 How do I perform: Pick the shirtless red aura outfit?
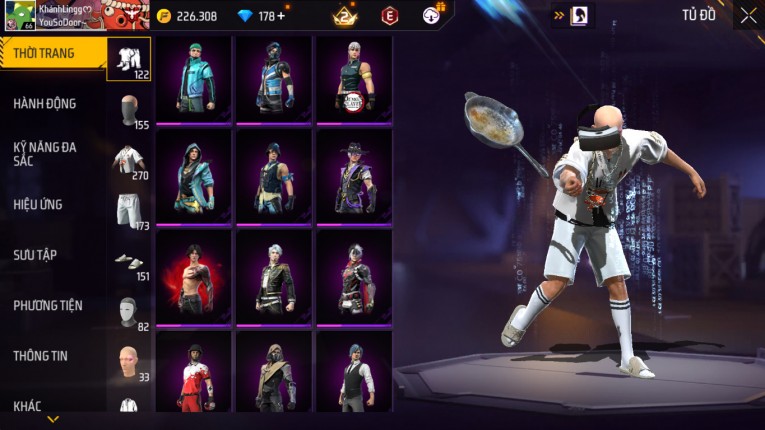pyautogui.click(x=194, y=278)
